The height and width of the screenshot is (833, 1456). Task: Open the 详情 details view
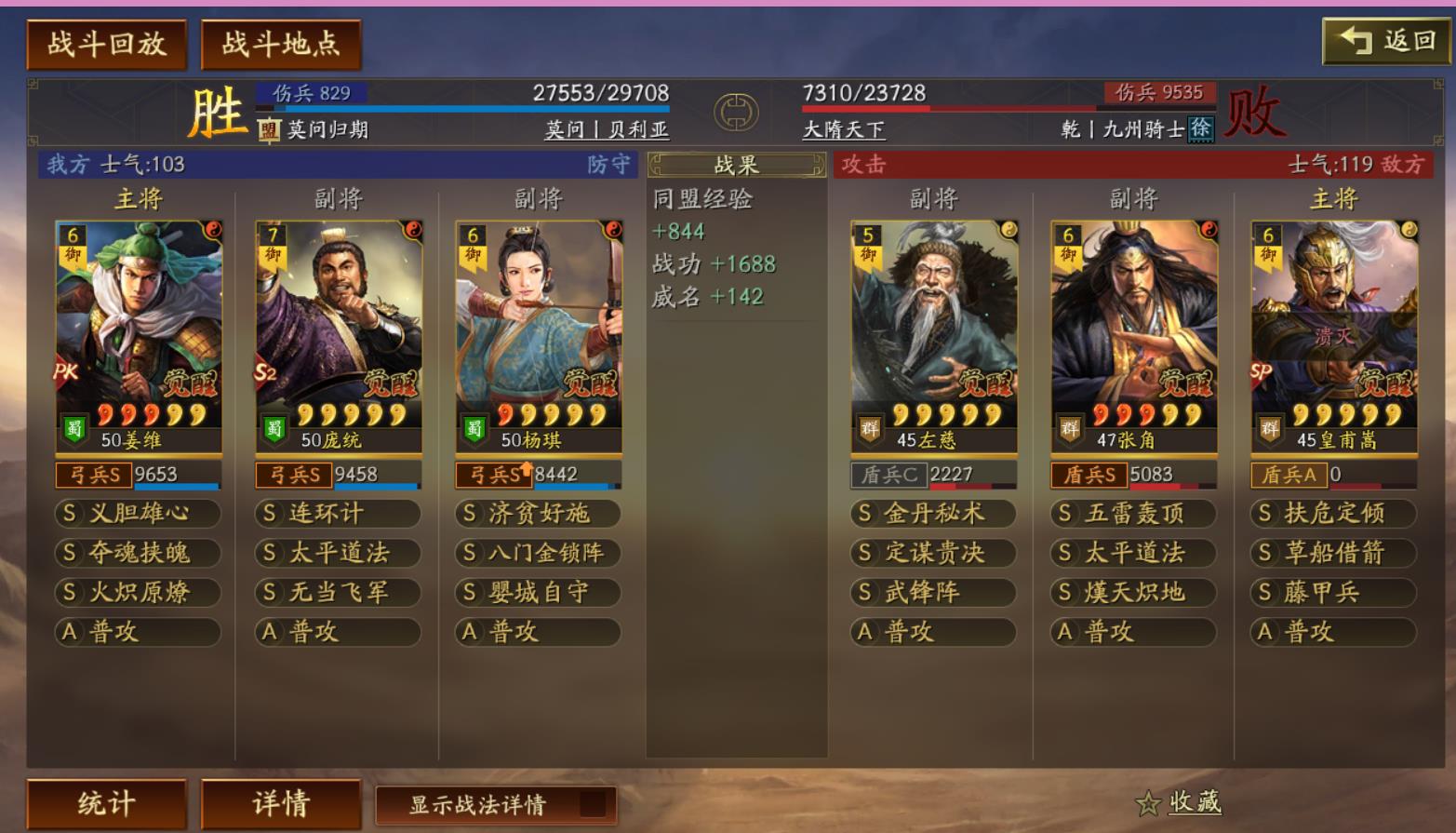tap(280, 803)
